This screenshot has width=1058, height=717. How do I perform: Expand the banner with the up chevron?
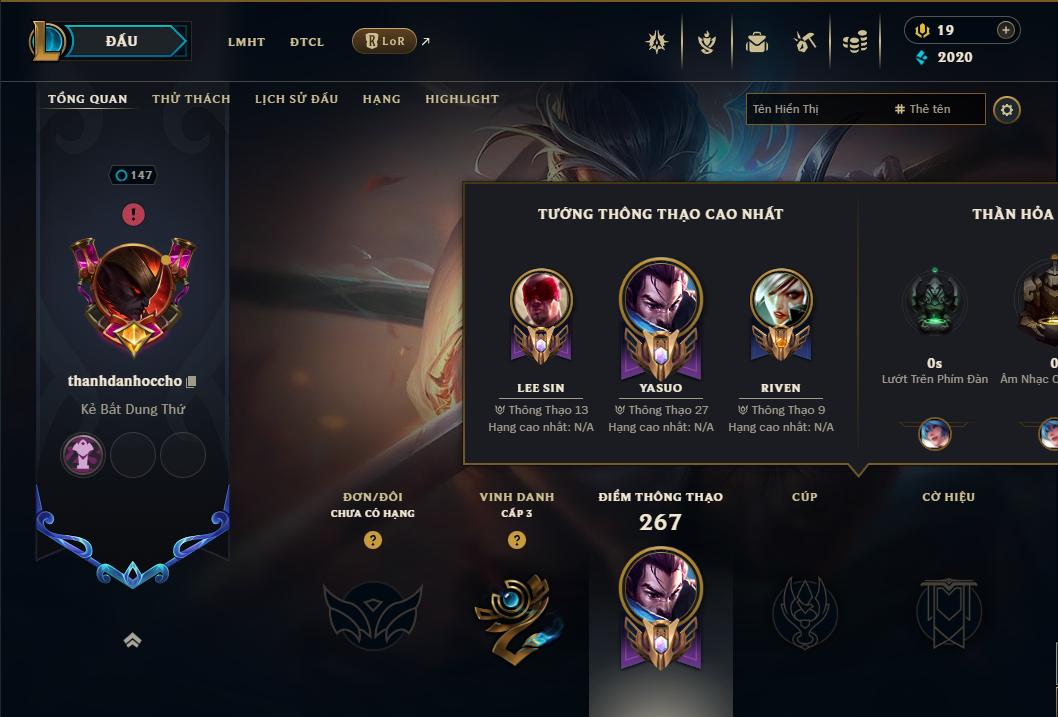click(132, 640)
